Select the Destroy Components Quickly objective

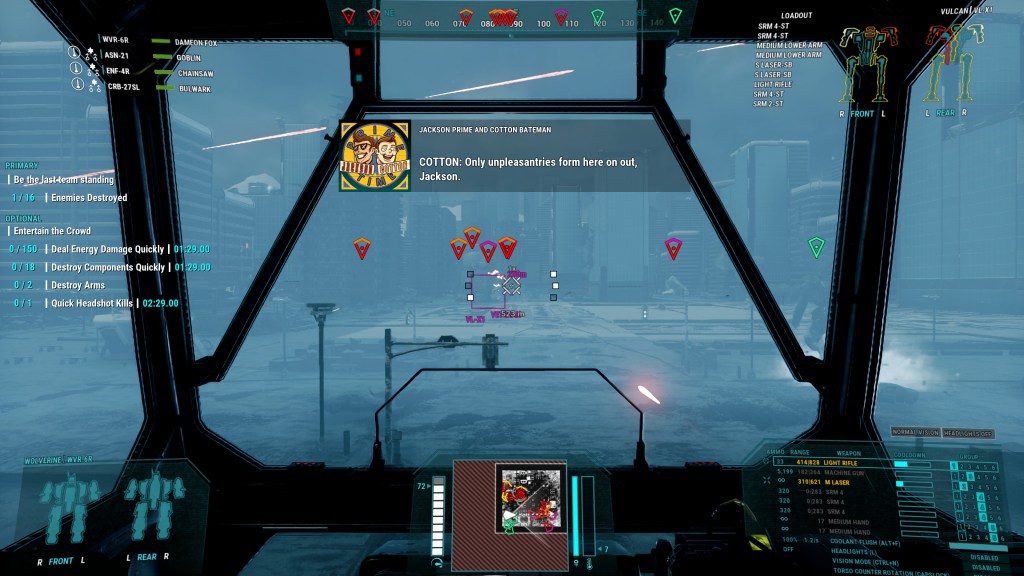tap(104, 267)
